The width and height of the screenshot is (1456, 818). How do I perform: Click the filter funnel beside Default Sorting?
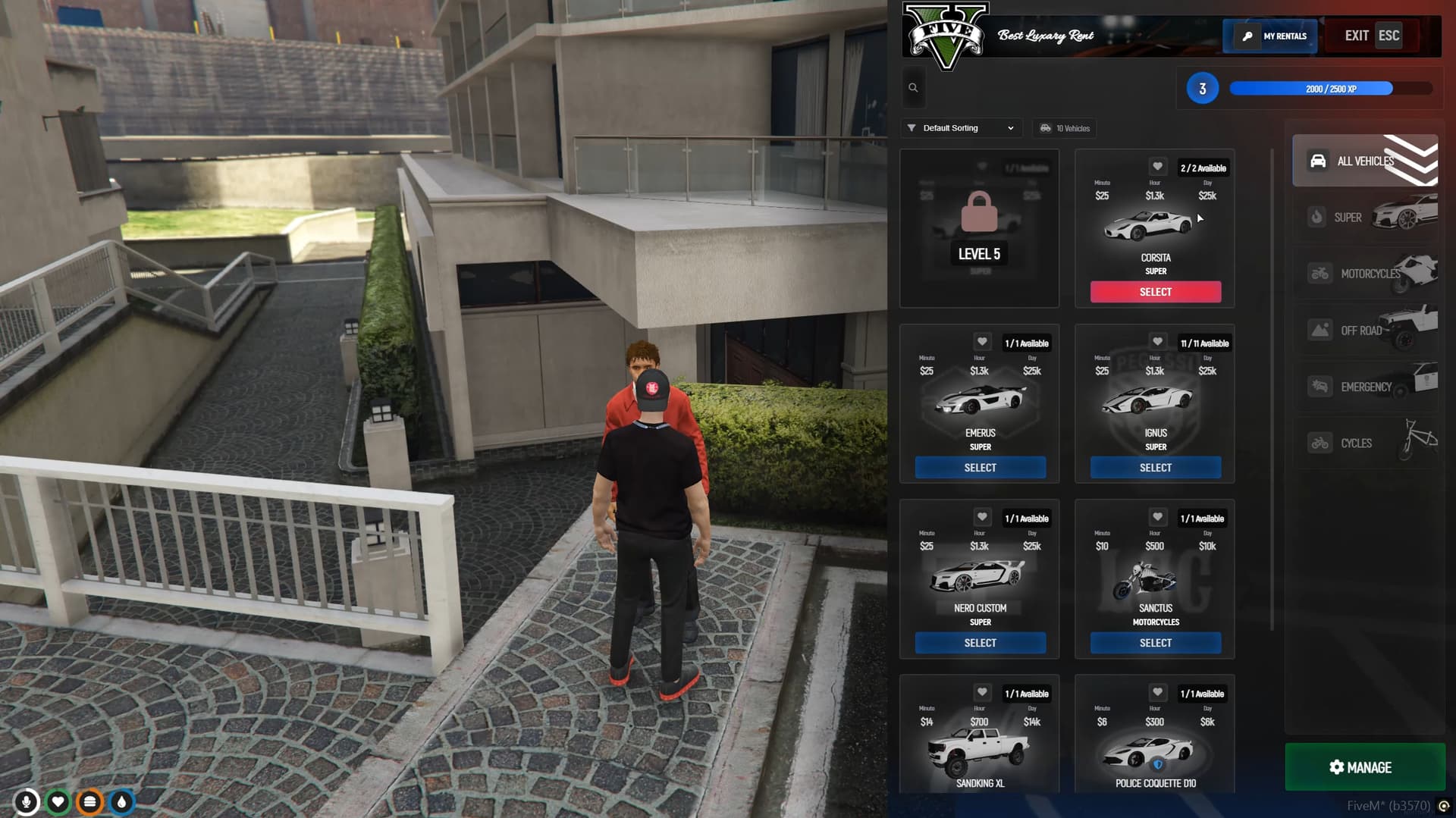pyautogui.click(x=912, y=127)
